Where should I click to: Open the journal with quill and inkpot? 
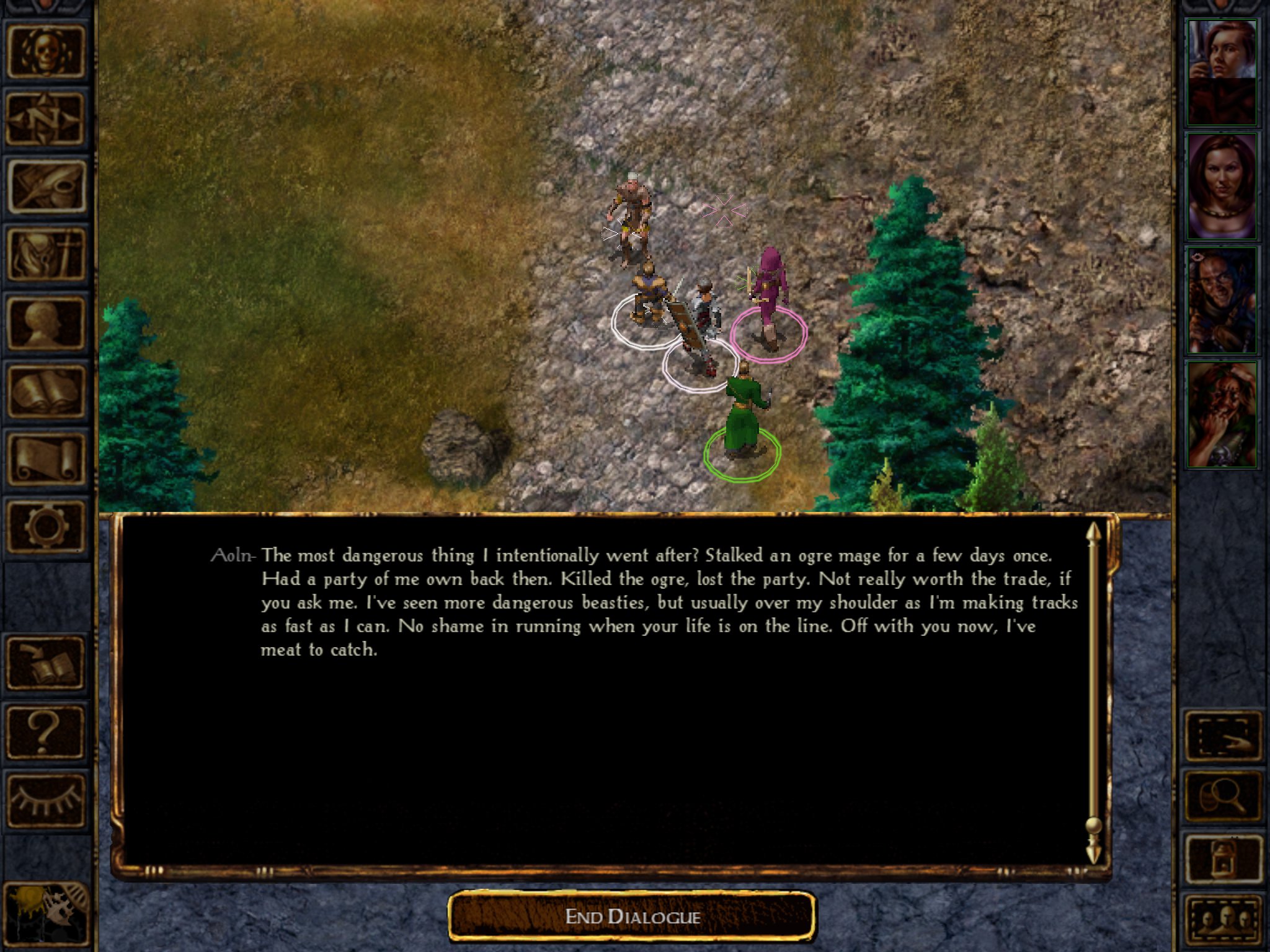[47, 186]
